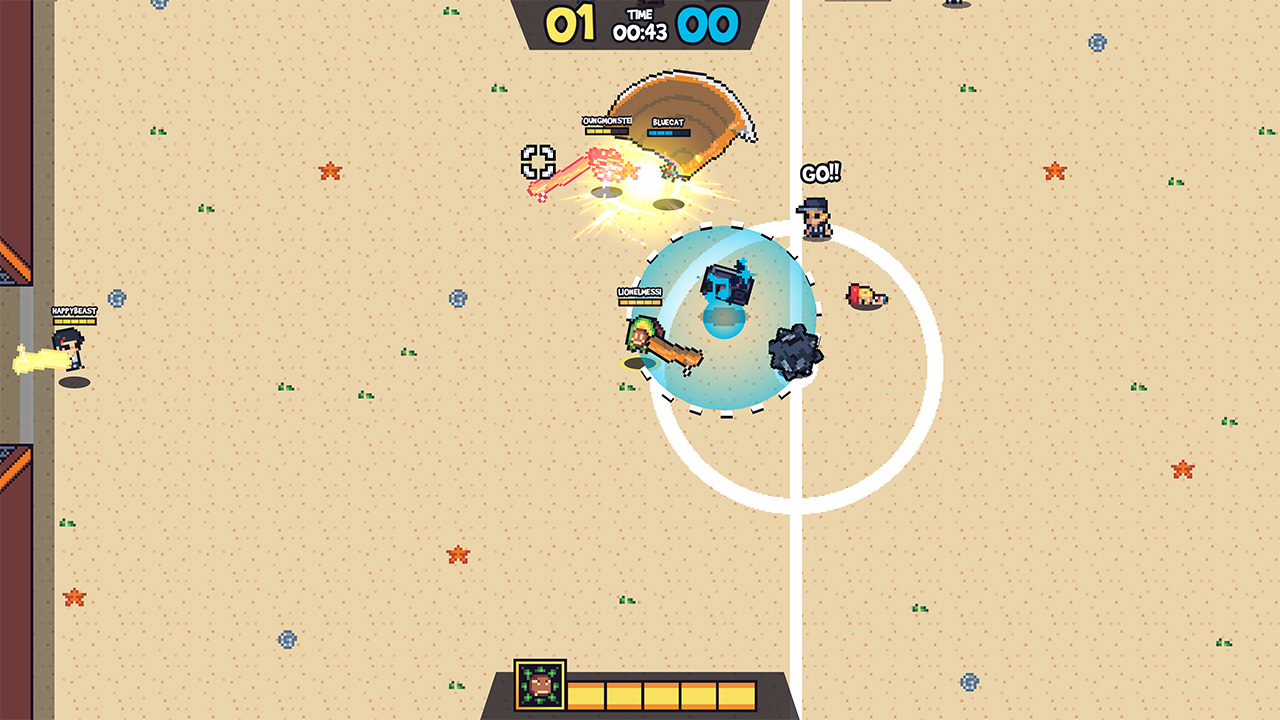Click BLUECAT's blue health bar

coord(668,131)
